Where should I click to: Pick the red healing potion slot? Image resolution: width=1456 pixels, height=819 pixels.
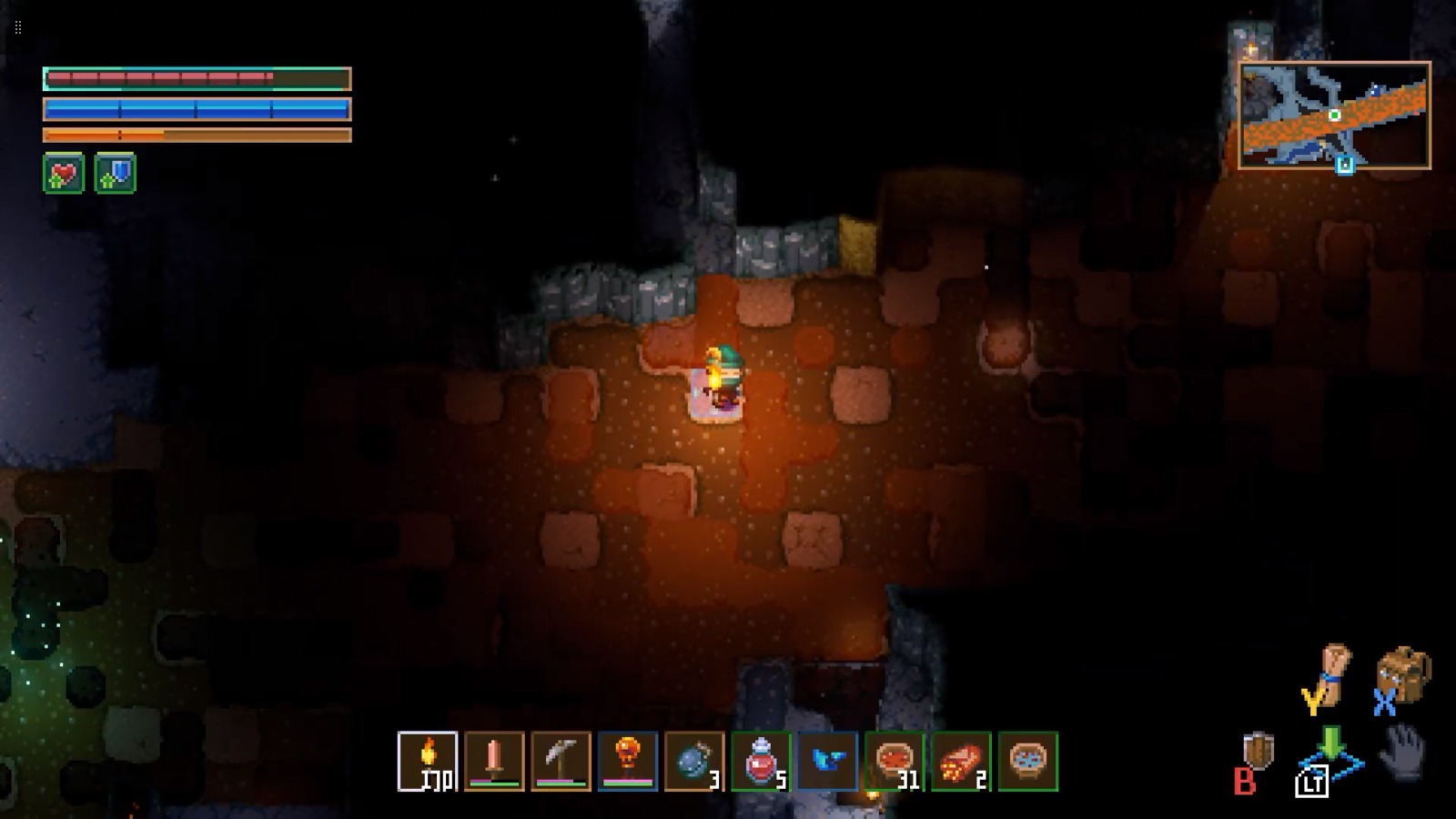point(761,761)
